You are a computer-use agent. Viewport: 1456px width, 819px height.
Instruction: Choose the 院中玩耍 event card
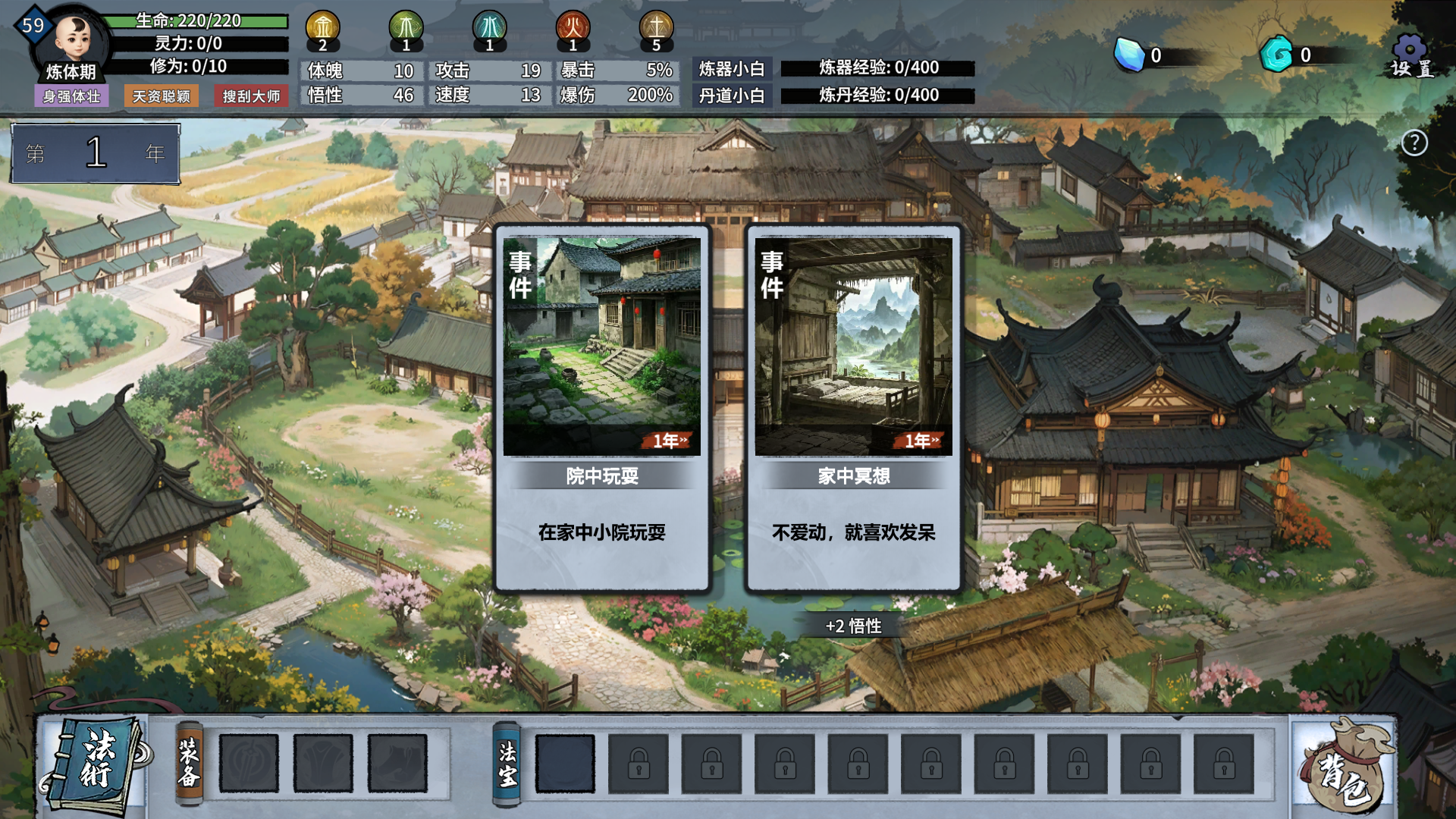pyautogui.click(x=602, y=408)
